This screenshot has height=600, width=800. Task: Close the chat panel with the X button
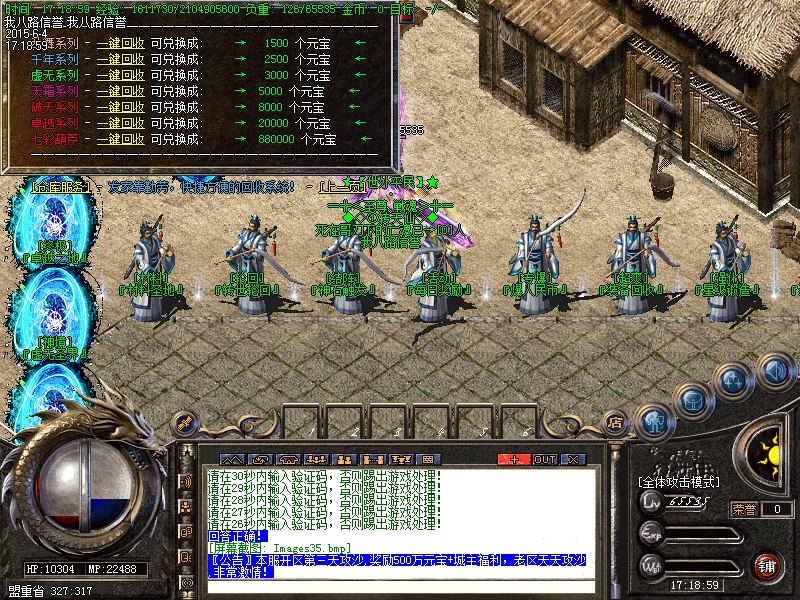click(573, 459)
